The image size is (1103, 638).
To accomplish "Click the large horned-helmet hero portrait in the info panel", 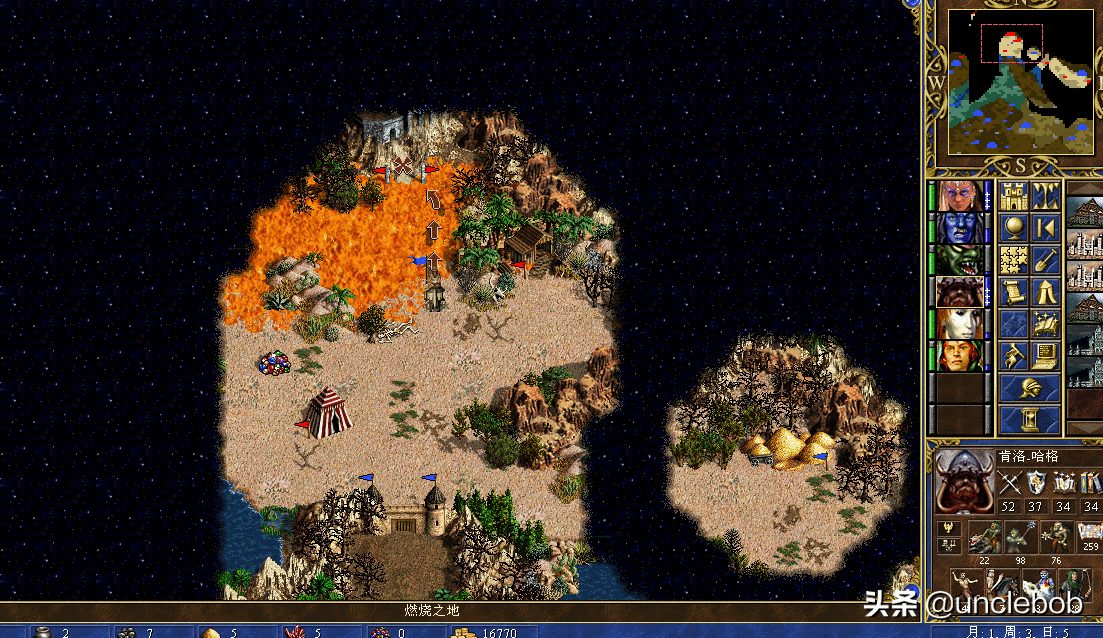I will pos(965,482).
